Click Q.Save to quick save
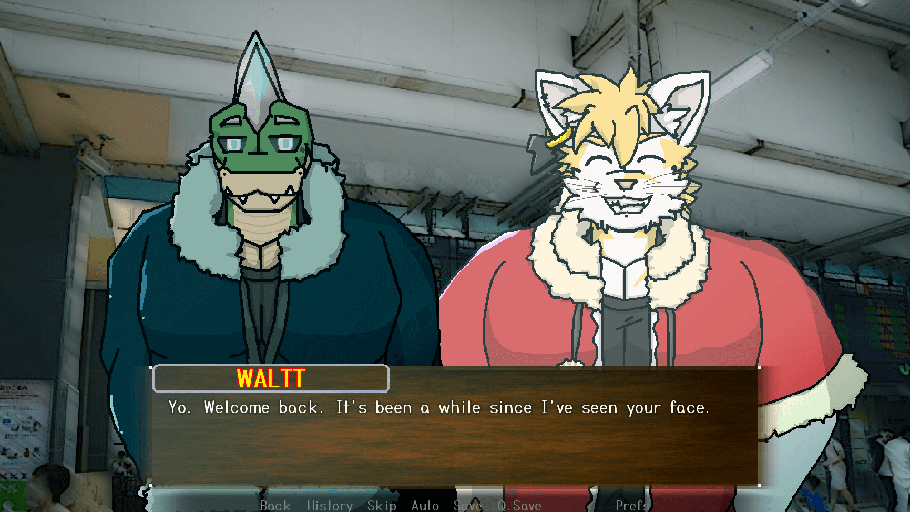 (520, 505)
